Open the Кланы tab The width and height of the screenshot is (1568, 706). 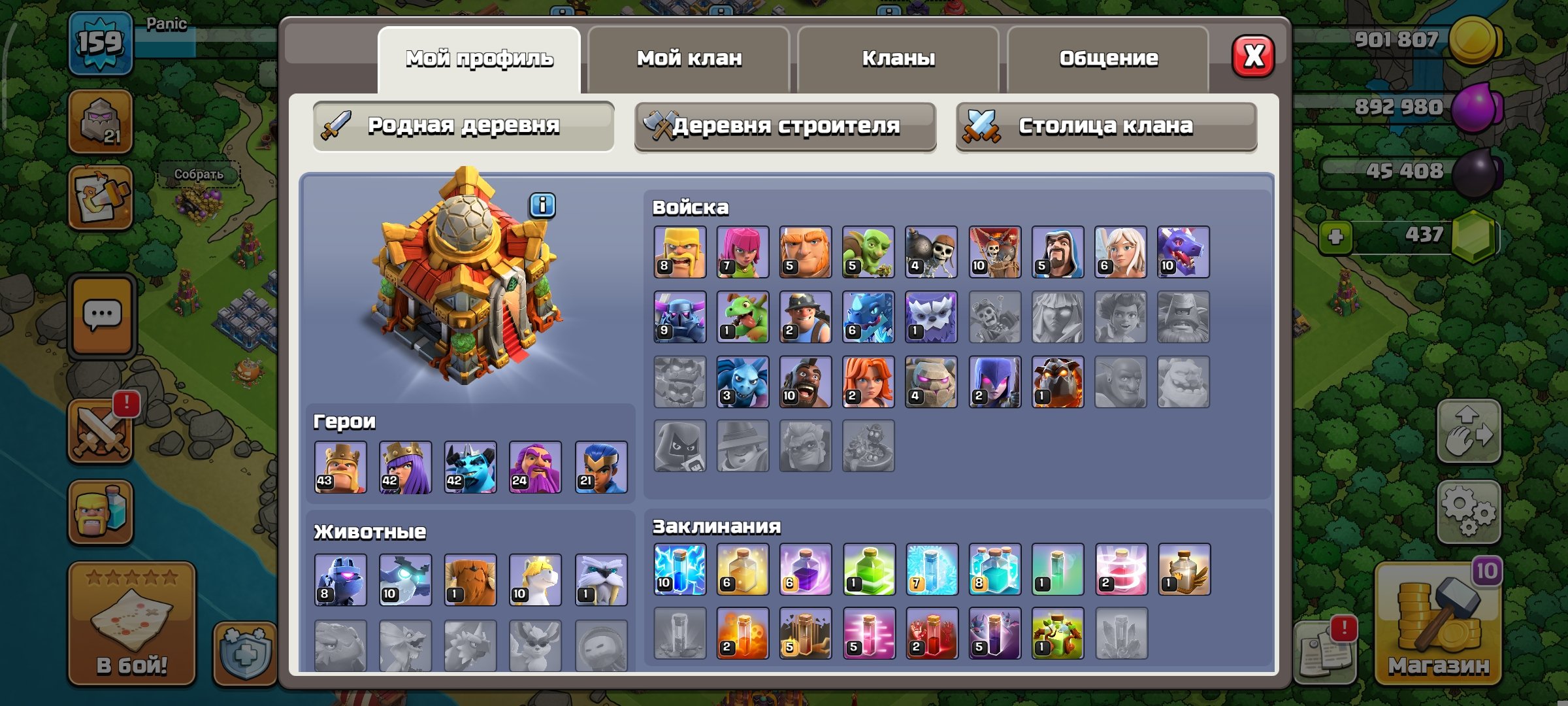(896, 59)
